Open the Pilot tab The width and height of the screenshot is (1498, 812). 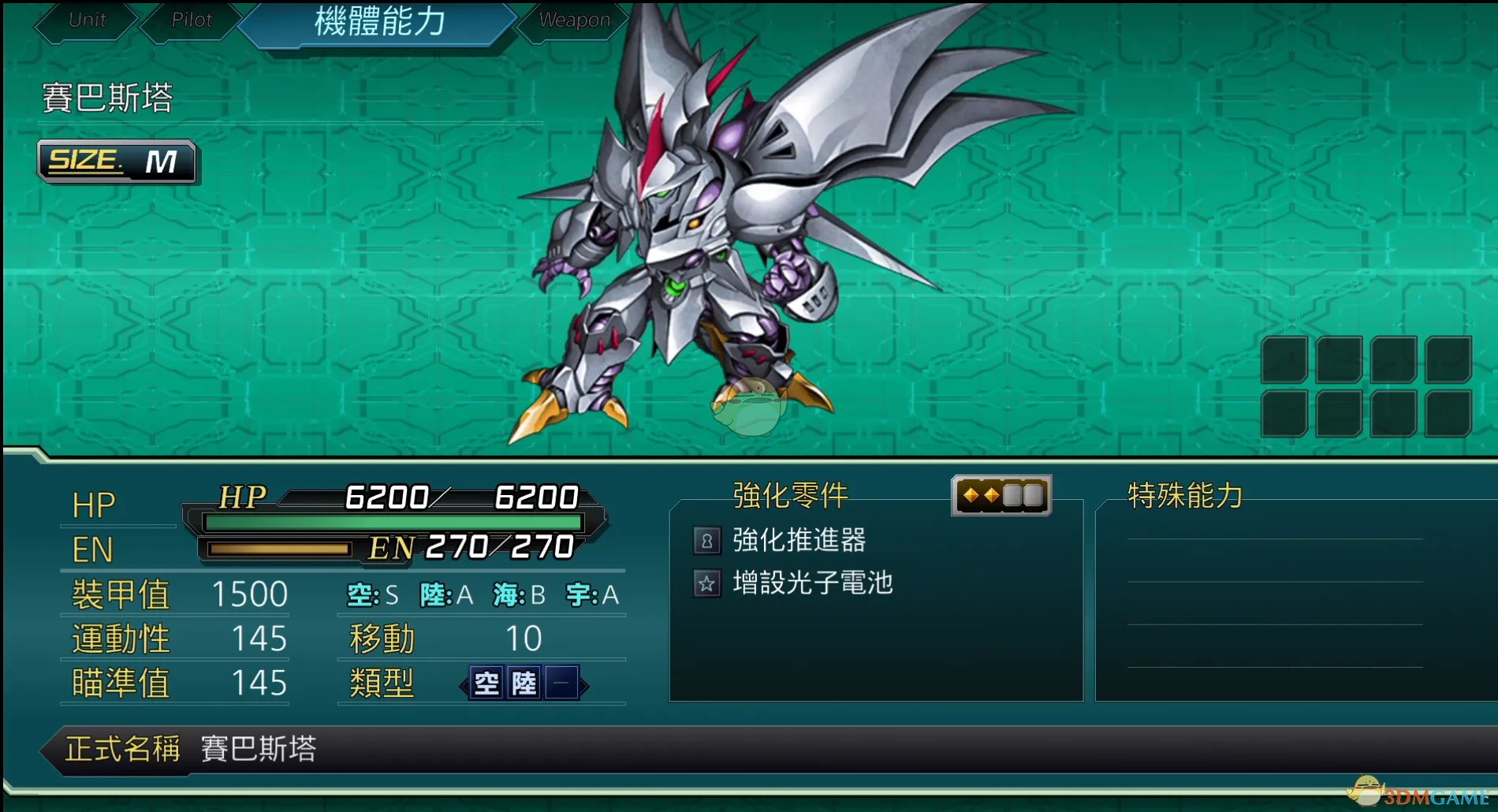coord(192,20)
